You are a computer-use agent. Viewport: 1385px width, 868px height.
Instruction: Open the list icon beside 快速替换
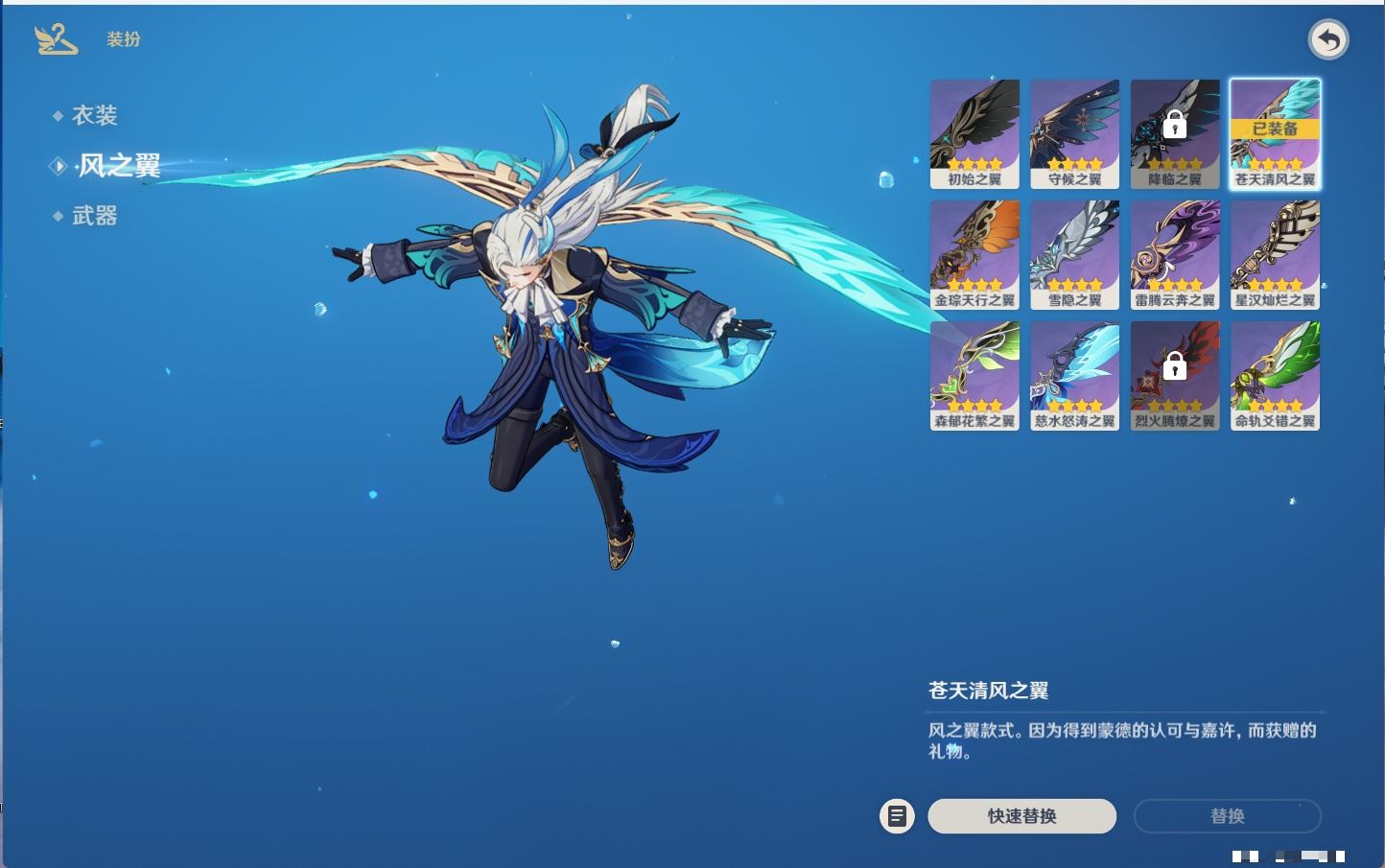[897, 816]
